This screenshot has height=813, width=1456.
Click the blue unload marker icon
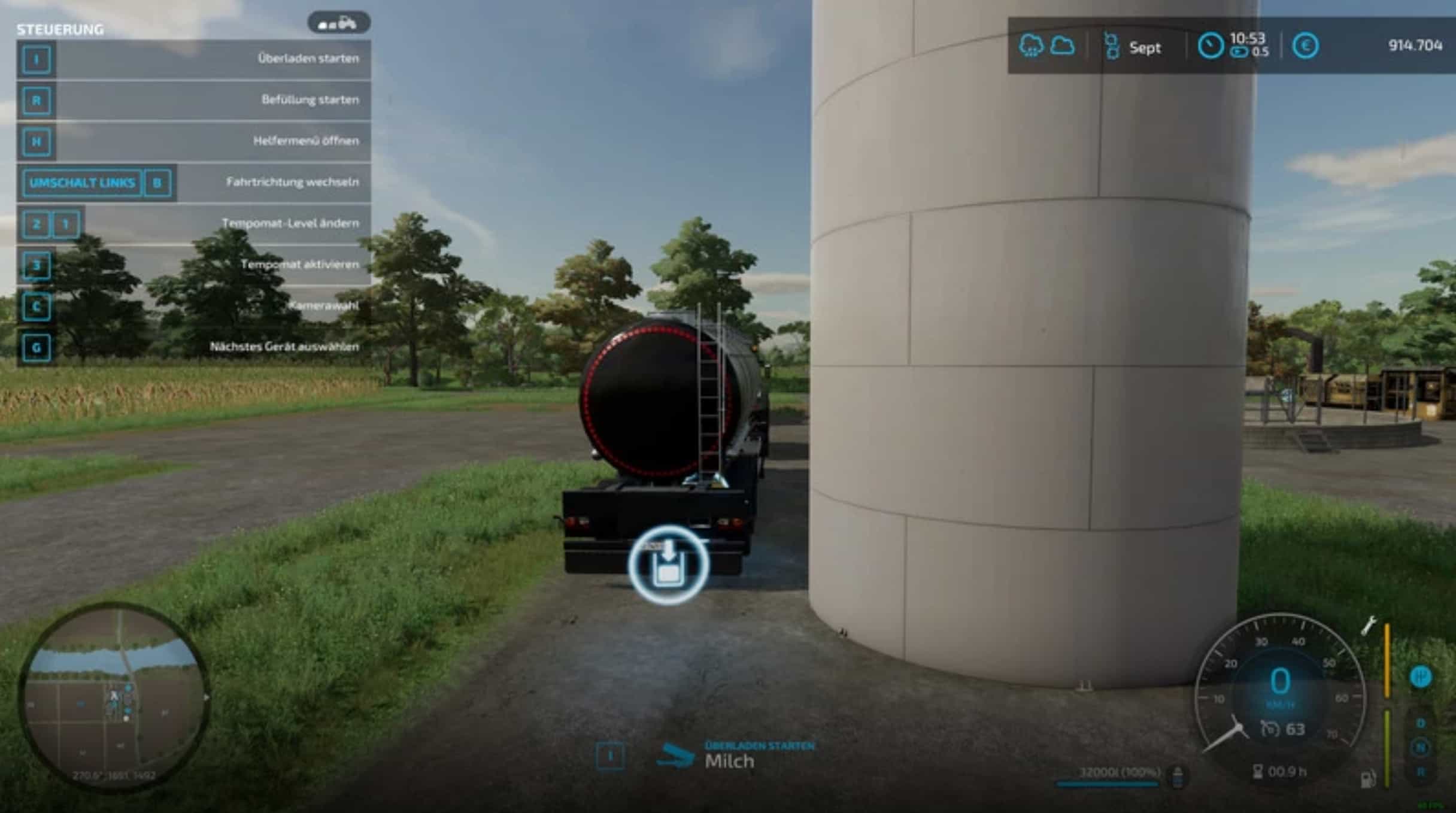(668, 565)
